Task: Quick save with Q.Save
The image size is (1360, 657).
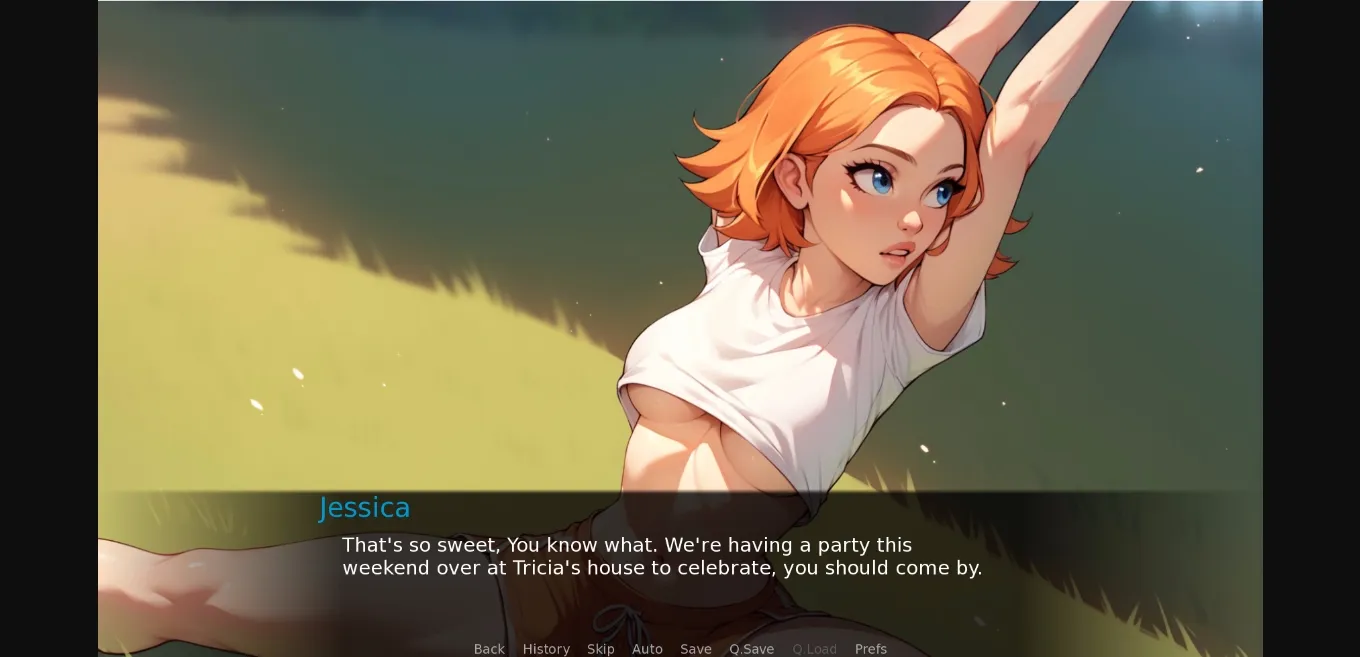Action: coord(751,649)
